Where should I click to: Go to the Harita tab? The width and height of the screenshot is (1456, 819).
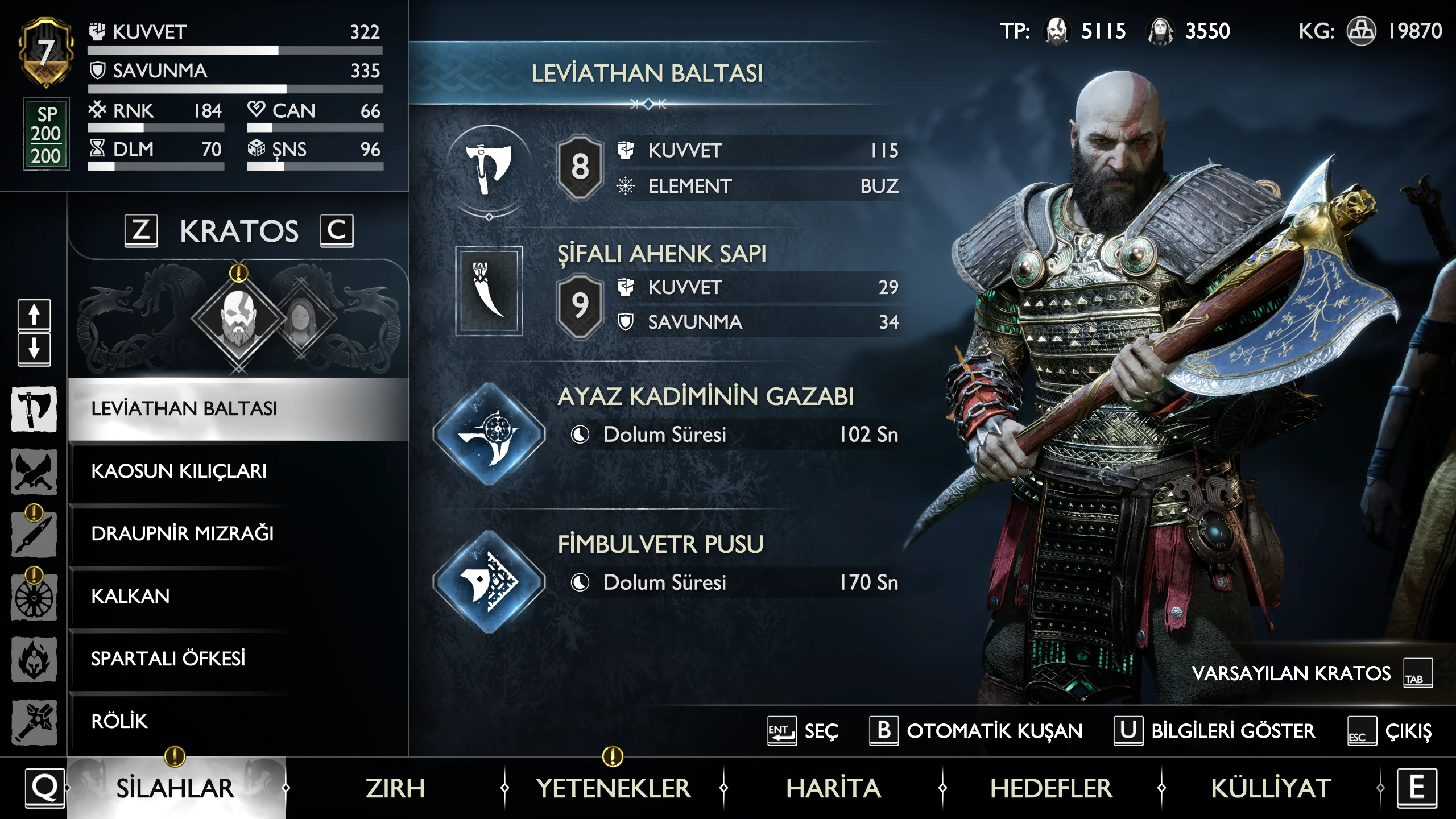(833, 788)
